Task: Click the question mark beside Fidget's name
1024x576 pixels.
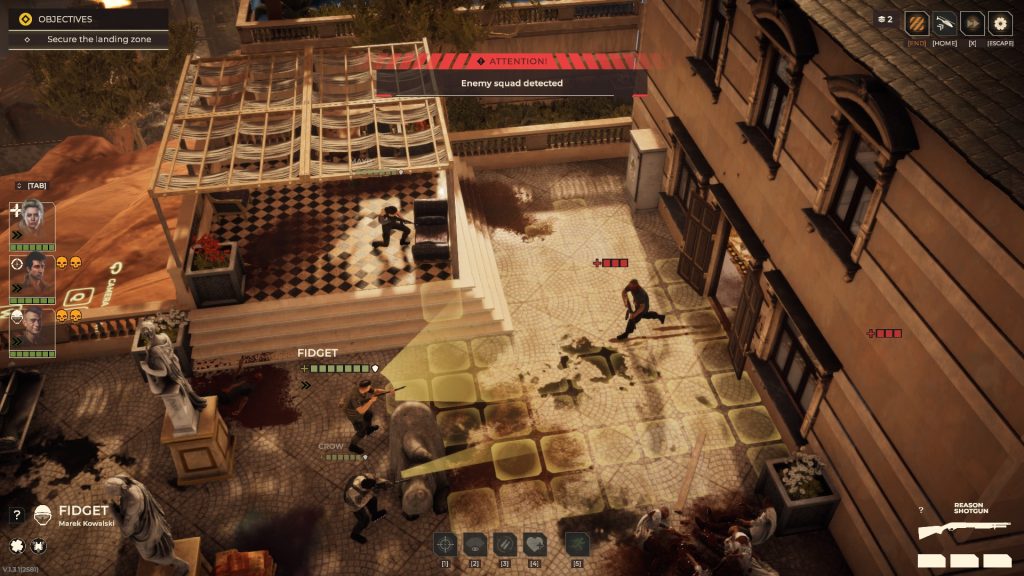Action: pyautogui.click(x=17, y=515)
